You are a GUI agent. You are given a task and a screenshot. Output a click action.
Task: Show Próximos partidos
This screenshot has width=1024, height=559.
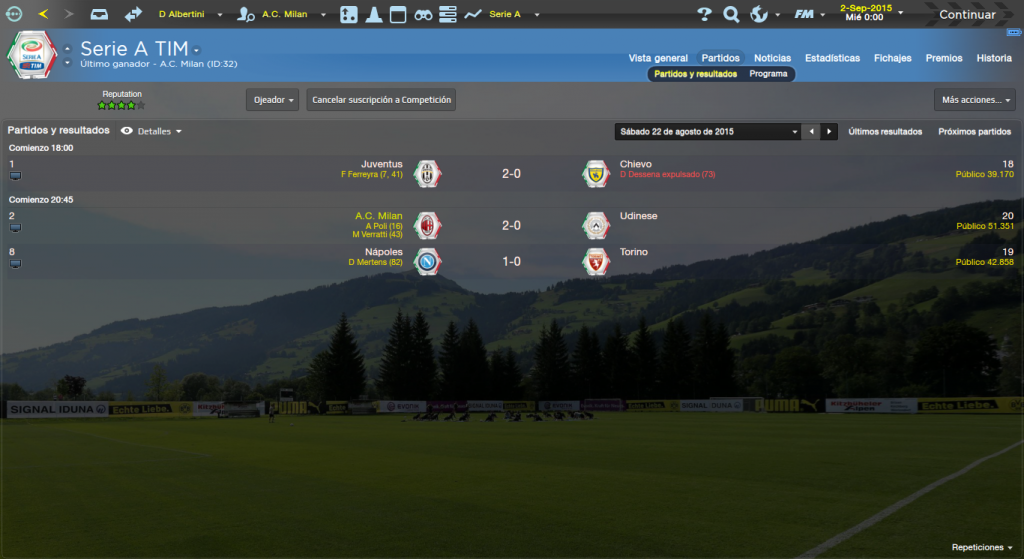pyautogui.click(x=974, y=131)
